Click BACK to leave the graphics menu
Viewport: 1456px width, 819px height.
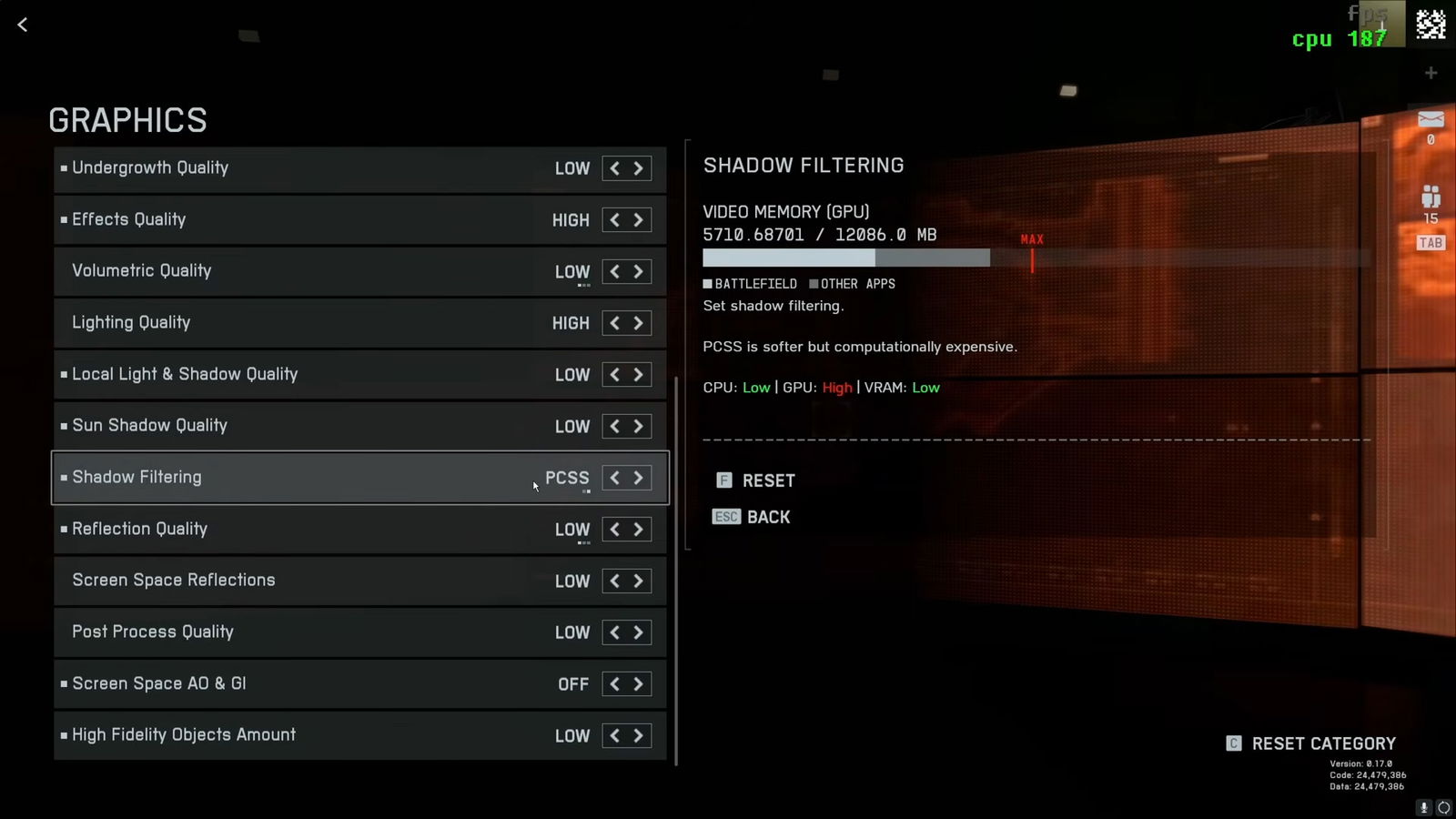pos(769,517)
